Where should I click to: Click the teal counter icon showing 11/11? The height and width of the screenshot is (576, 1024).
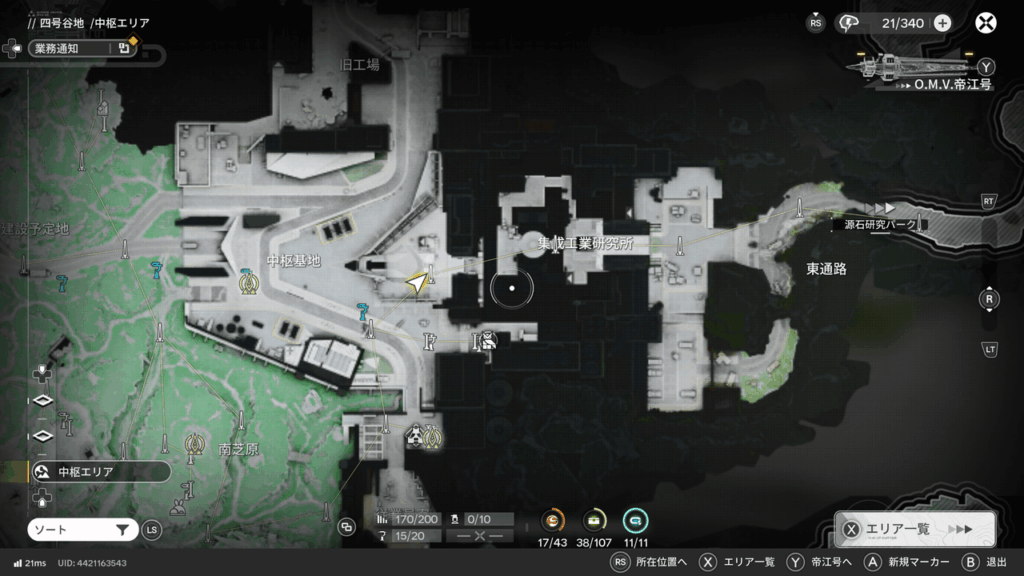tap(635, 520)
